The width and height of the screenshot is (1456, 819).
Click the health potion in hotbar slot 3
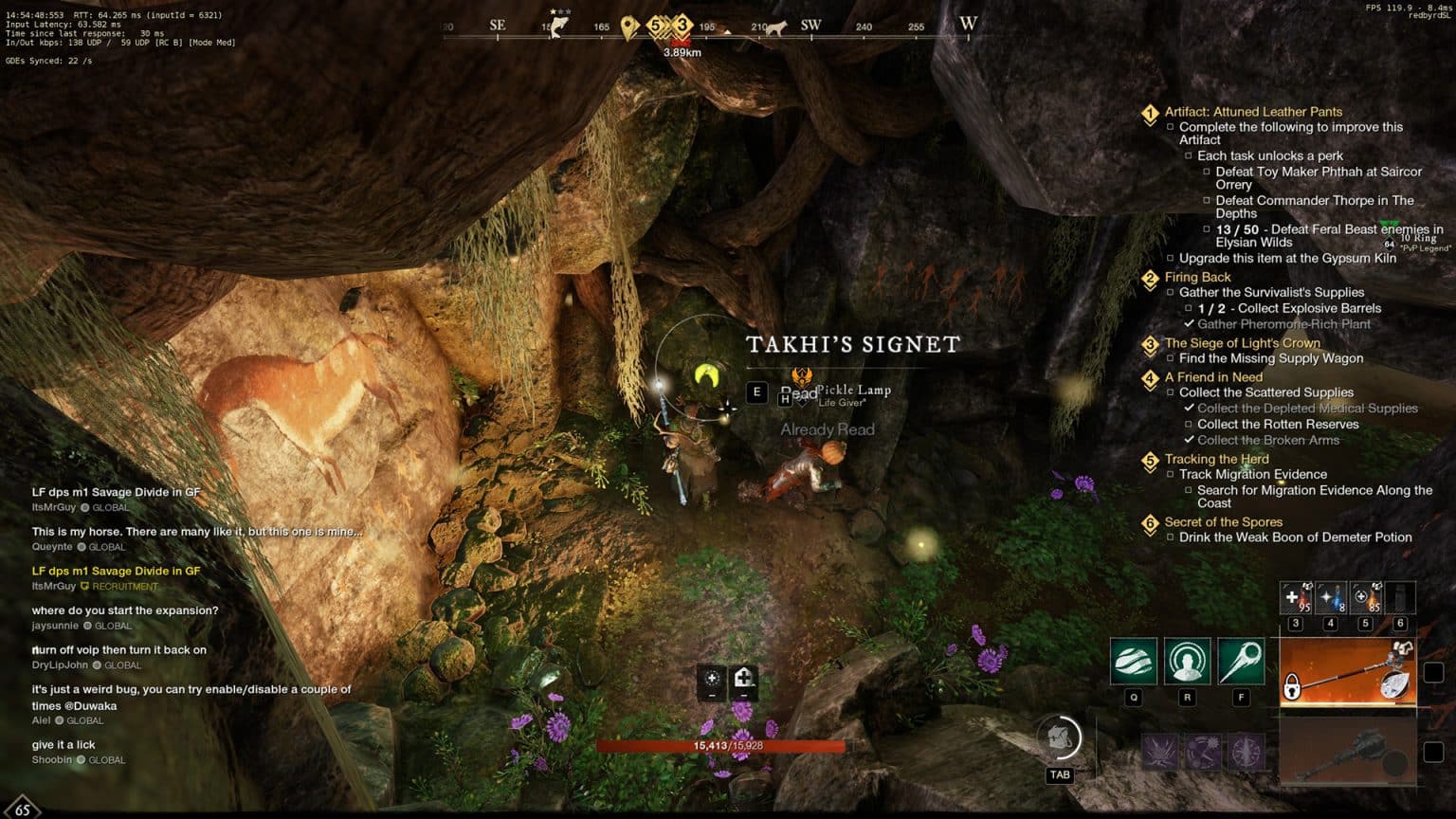pos(1295,598)
